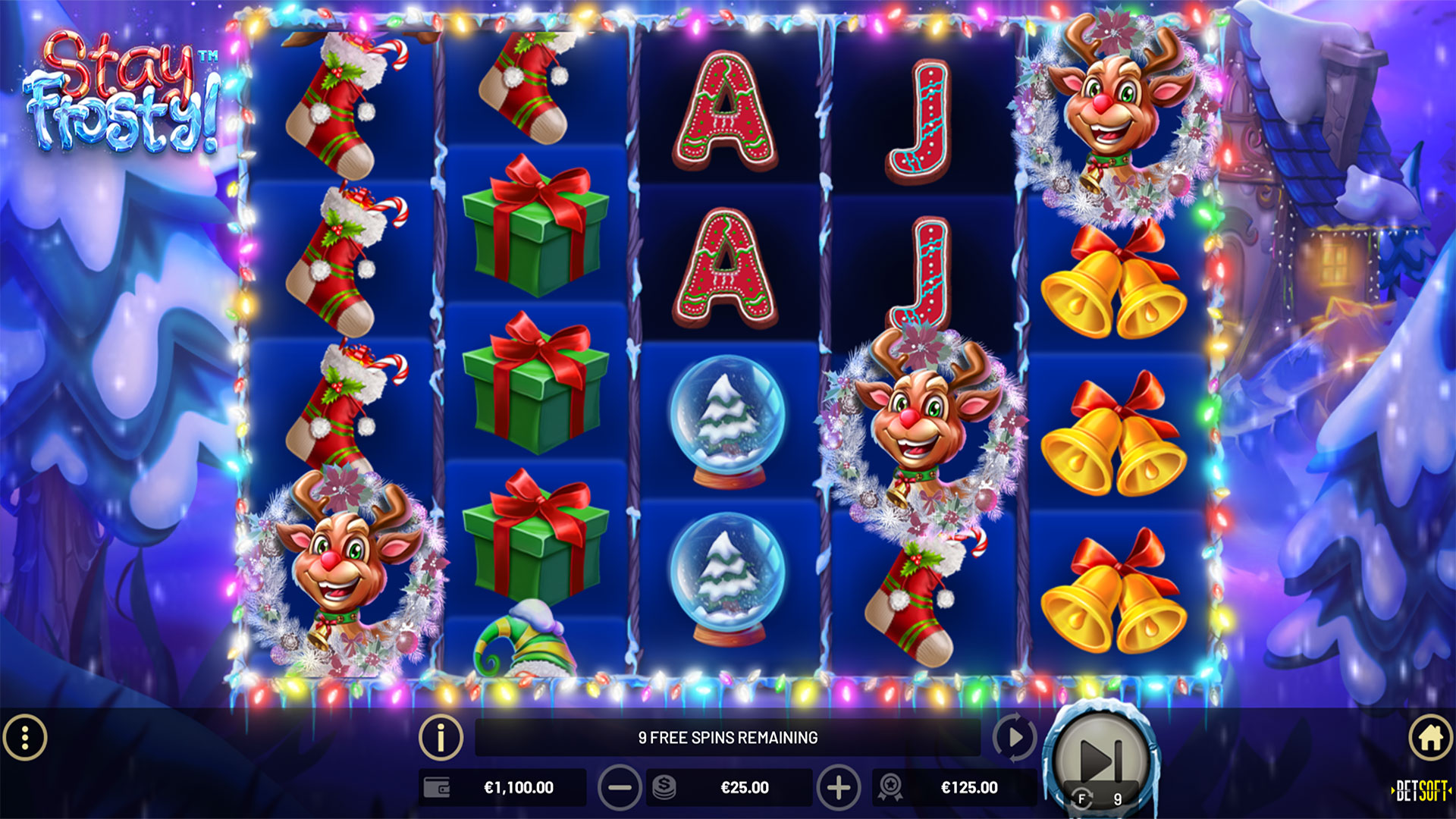Increase the bet with the plus button
The height and width of the screenshot is (819, 1456).
[x=838, y=788]
